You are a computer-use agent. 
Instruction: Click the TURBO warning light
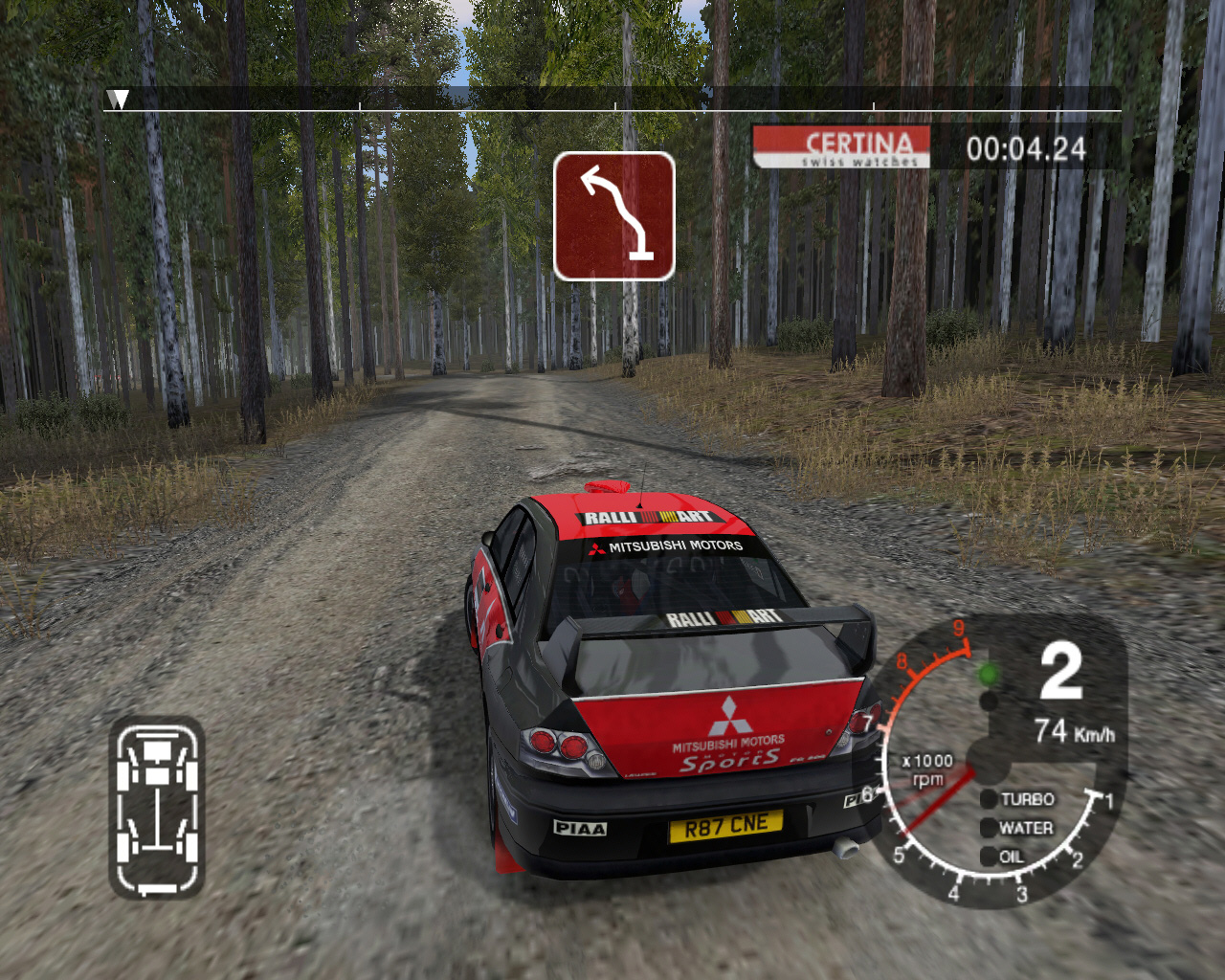pyautogui.click(x=990, y=799)
